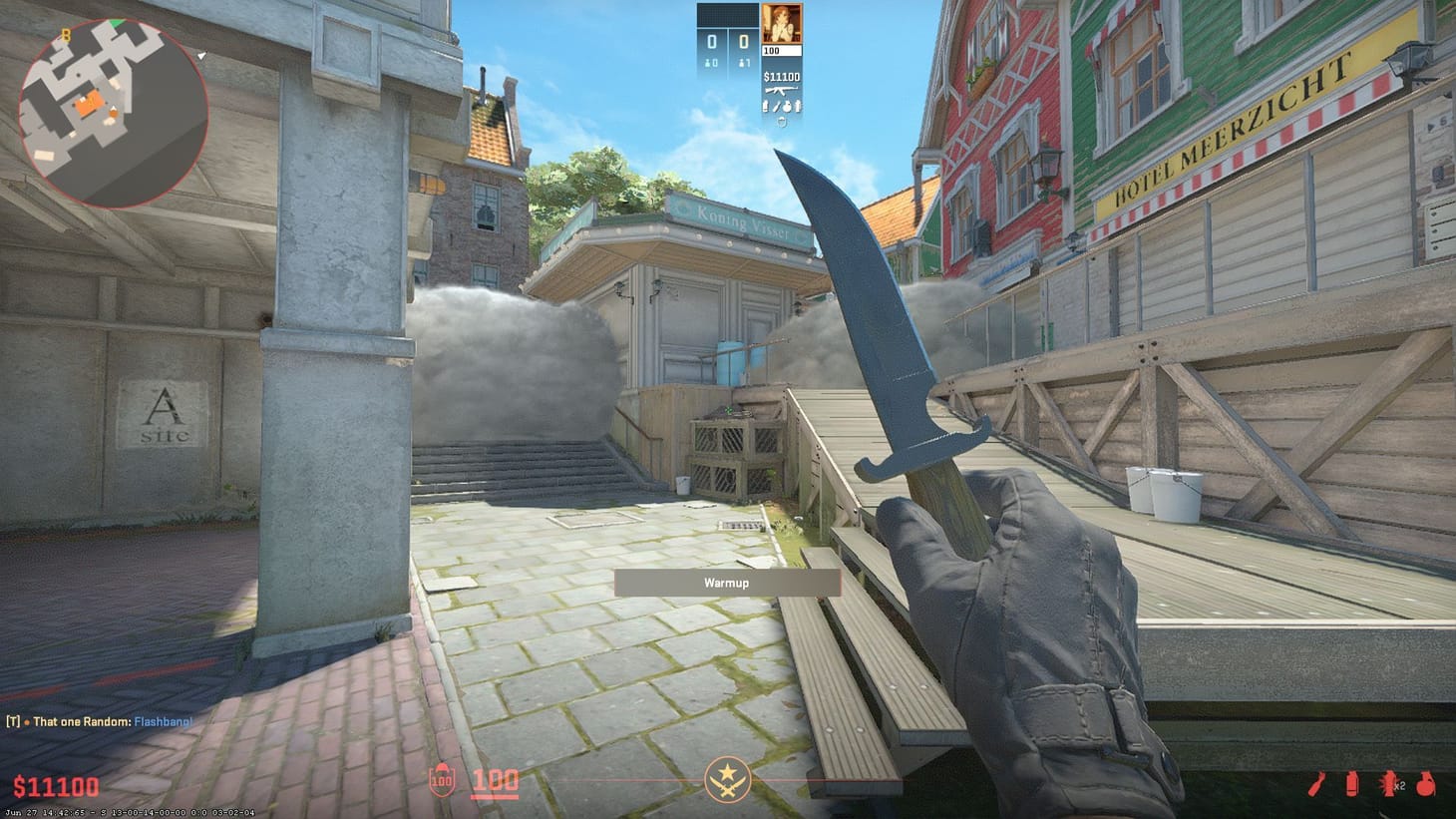This screenshot has height=819, width=1456.
Task: Expand the match scoreboard showing 0-0
Action: pyautogui.click(x=726, y=42)
